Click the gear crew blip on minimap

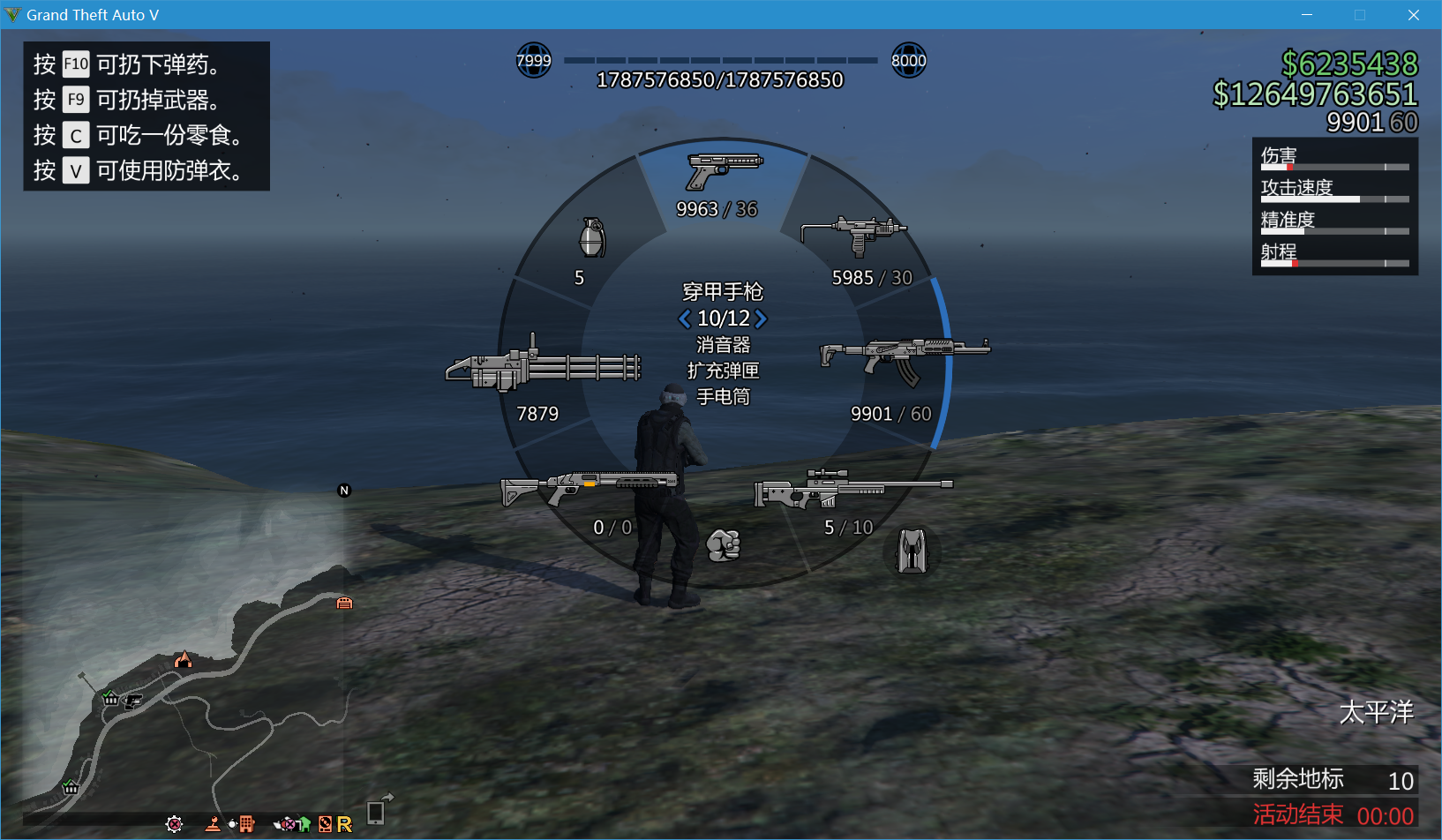click(174, 823)
